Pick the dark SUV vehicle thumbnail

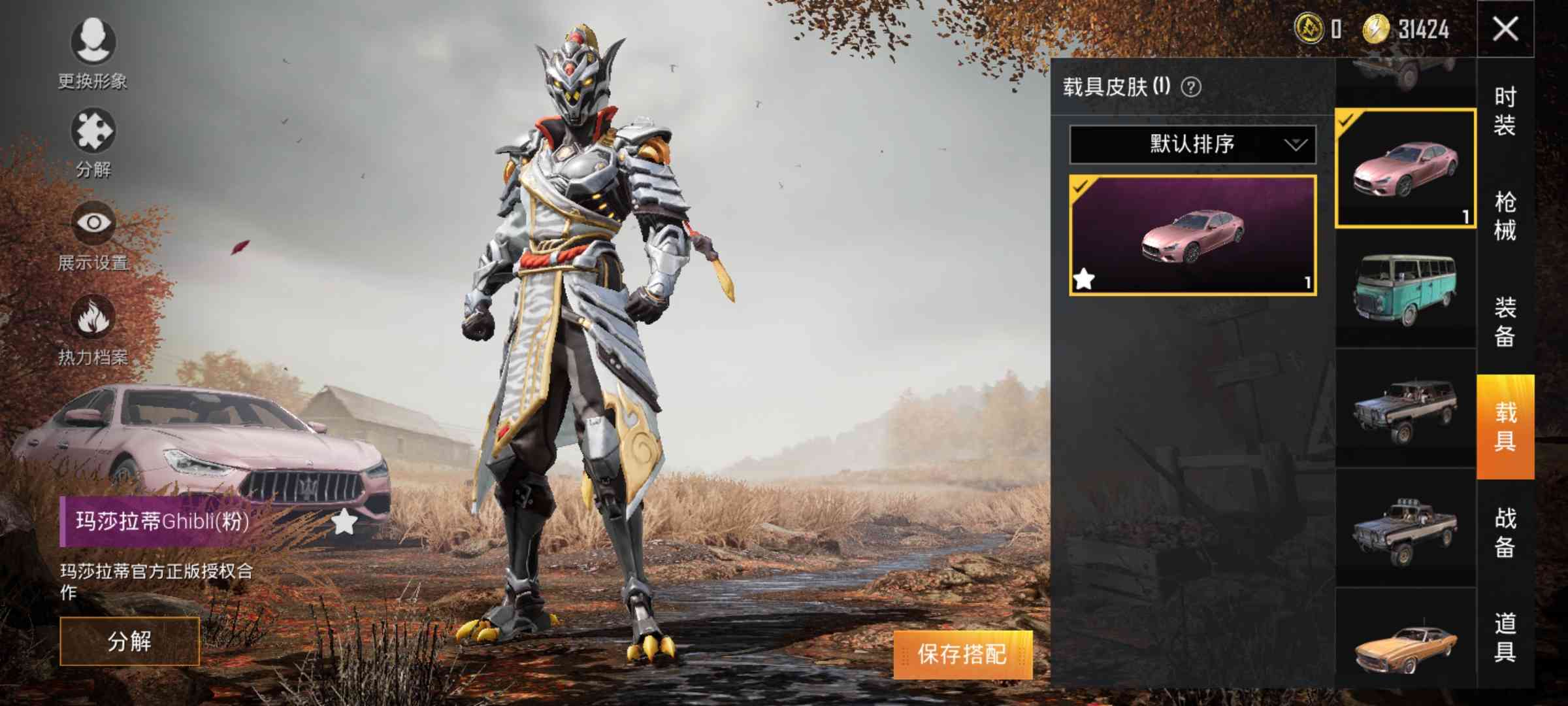(x=1405, y=409)
